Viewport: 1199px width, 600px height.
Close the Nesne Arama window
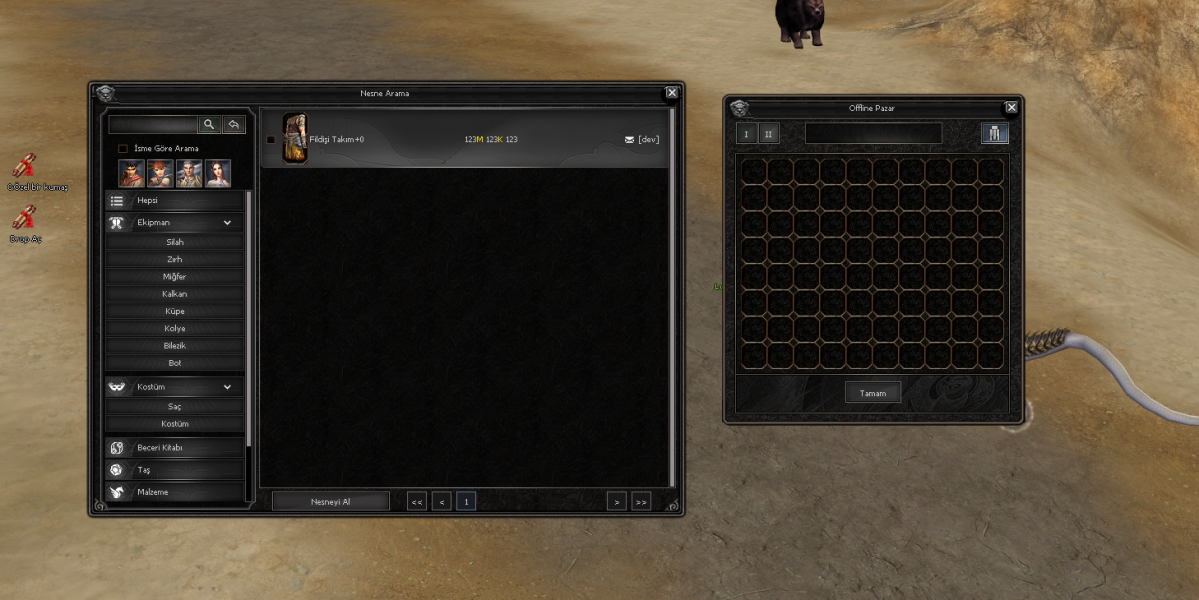[x=672, y=93]
